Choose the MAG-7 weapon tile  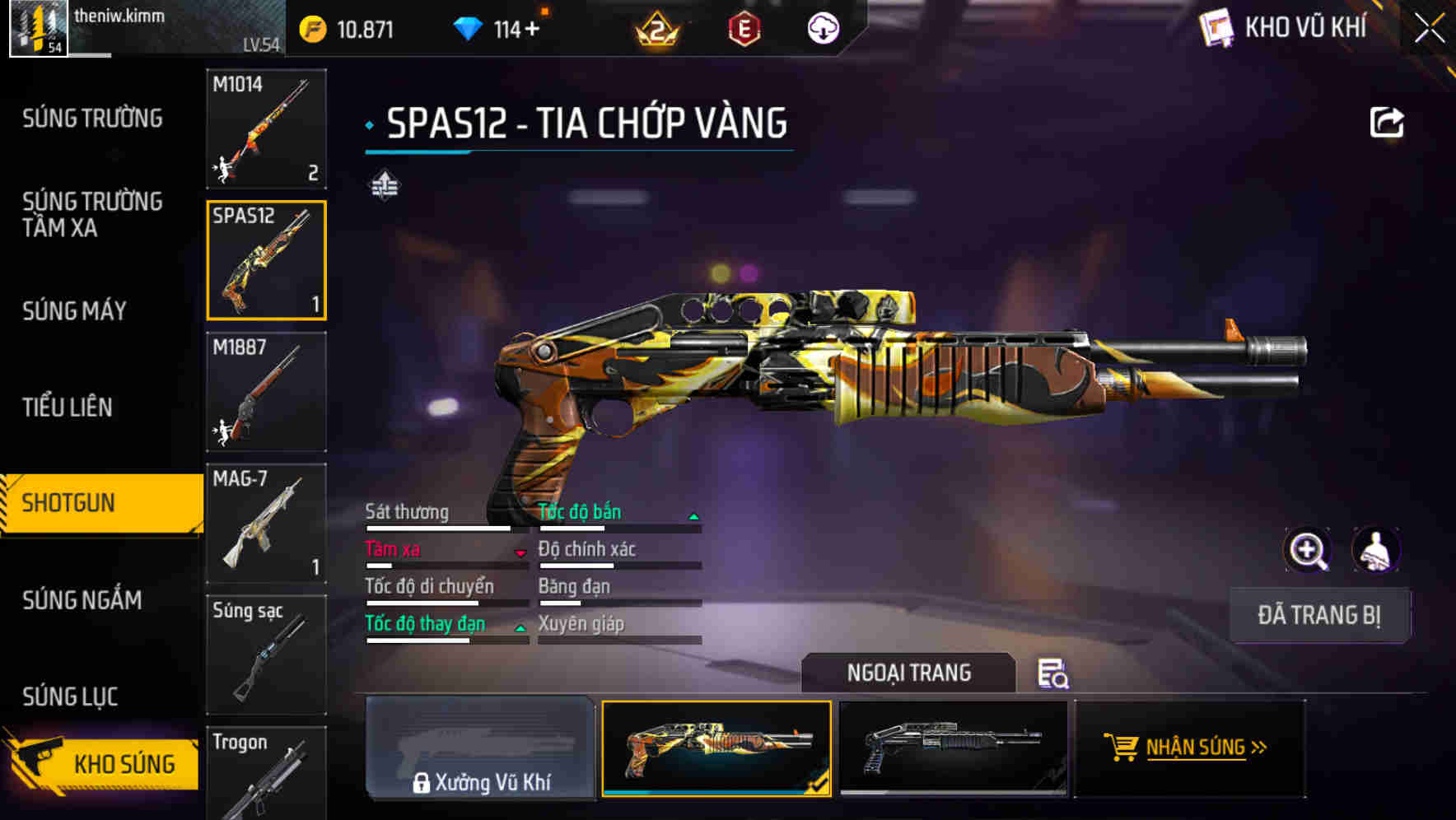pyautogui.click(x=266, y=523)
